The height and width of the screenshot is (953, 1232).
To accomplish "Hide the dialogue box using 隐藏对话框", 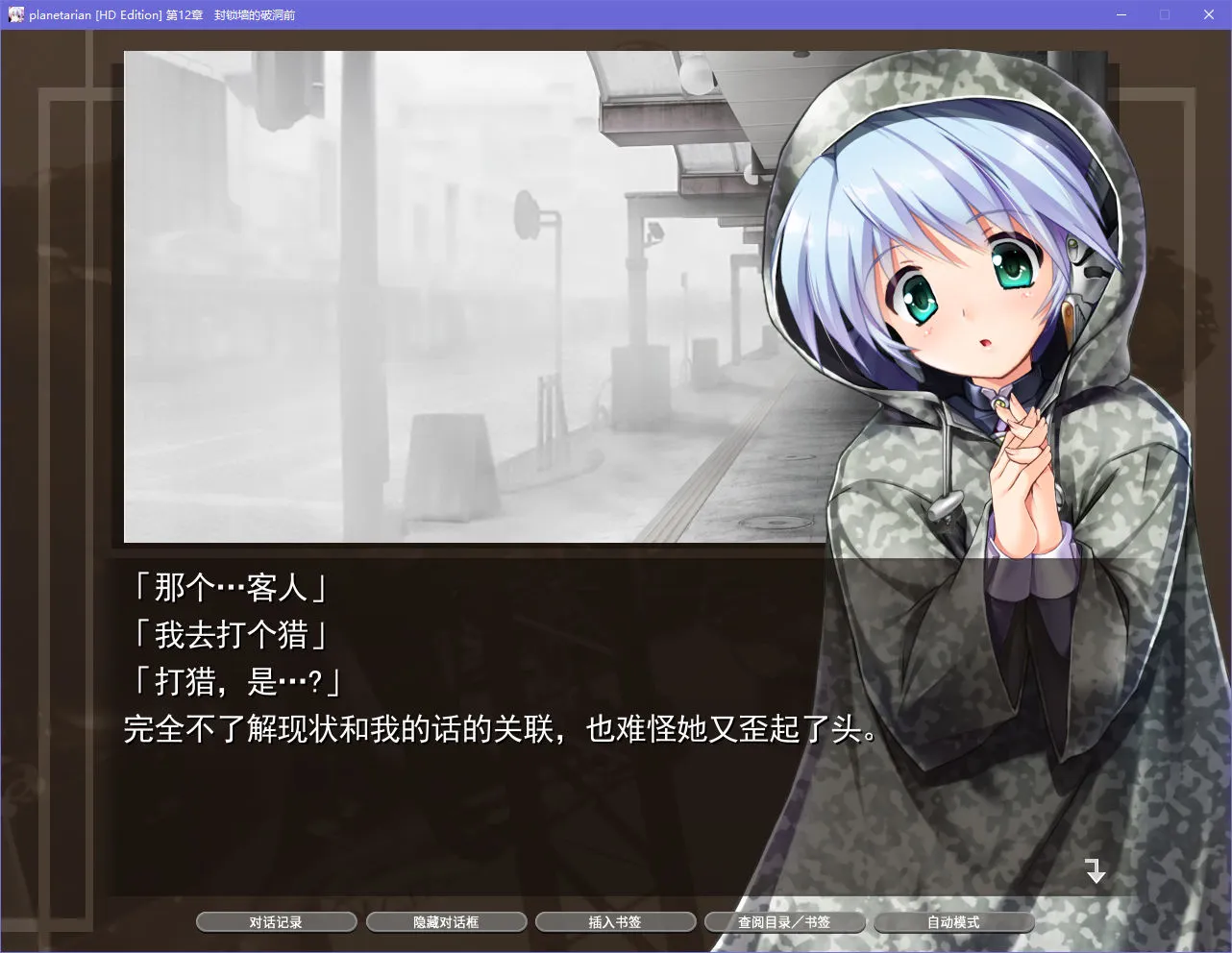I will (x=446, y=921).
